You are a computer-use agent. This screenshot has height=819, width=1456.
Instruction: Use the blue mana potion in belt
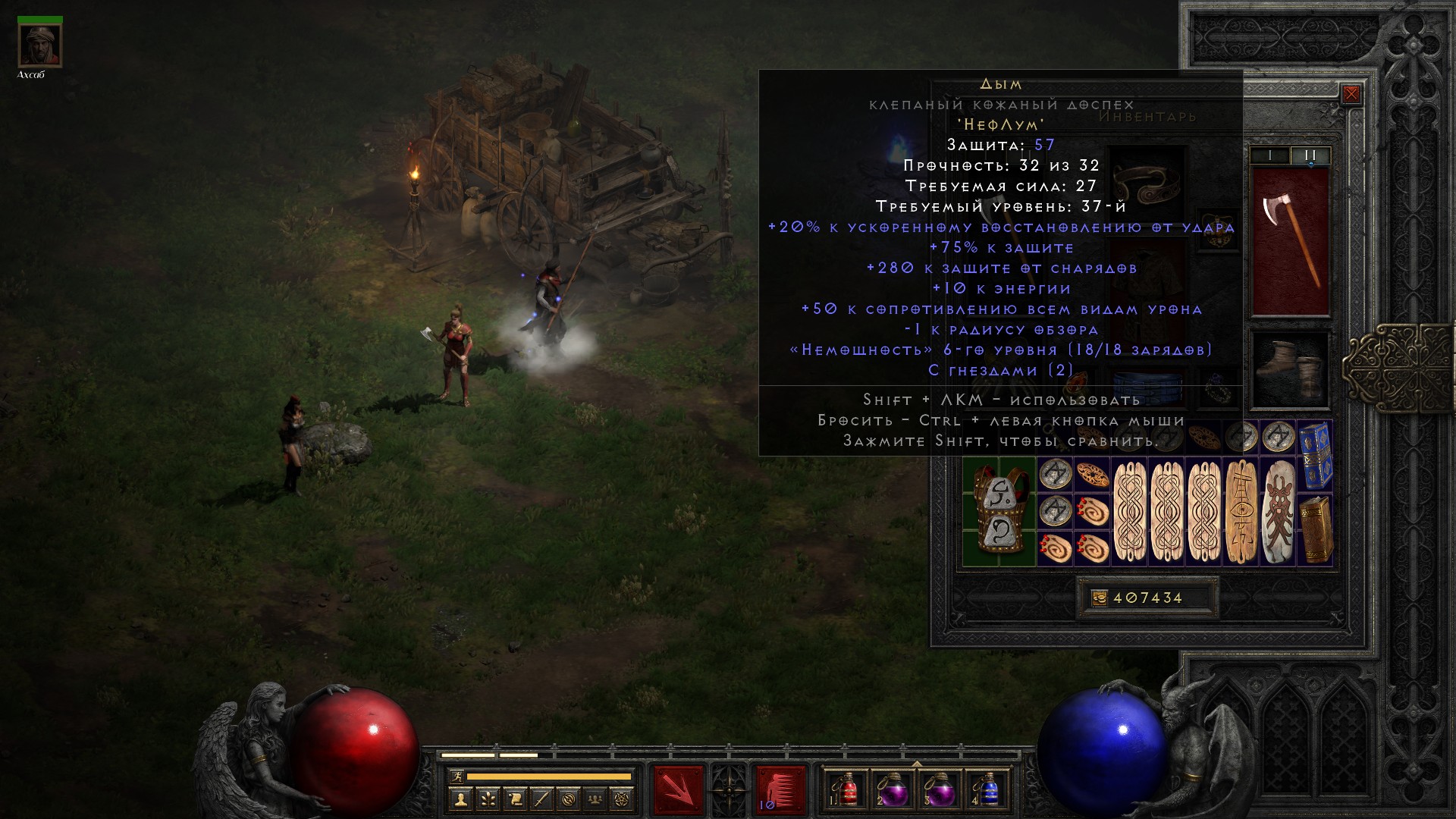coord(987,790)
